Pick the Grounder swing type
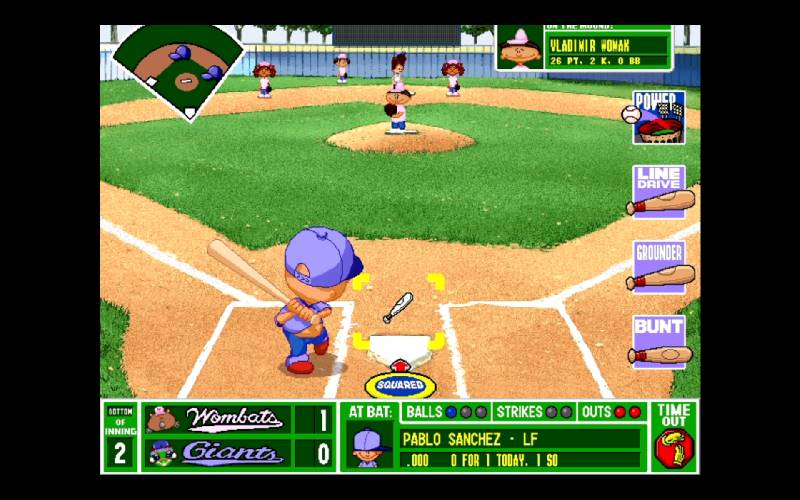Image resolution: width=800 pixels, height=500 pixels. pos(660,266)
